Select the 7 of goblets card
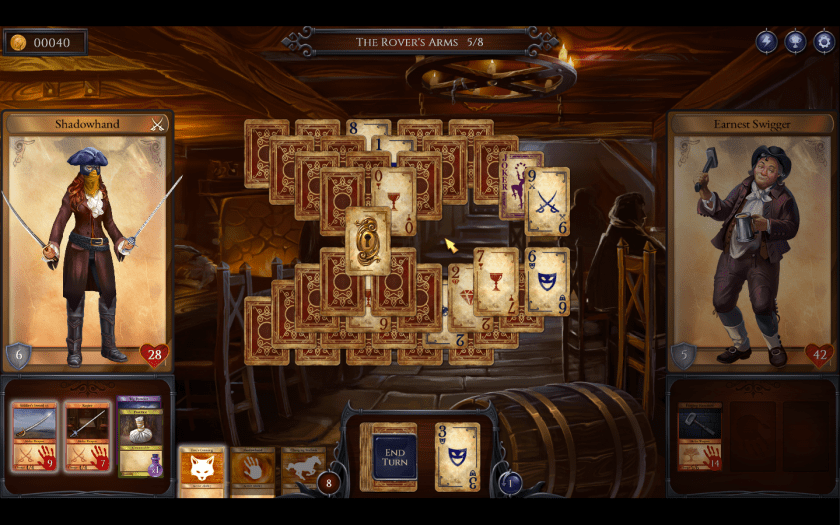The image size is (840, 525). [x=496, y=281]
